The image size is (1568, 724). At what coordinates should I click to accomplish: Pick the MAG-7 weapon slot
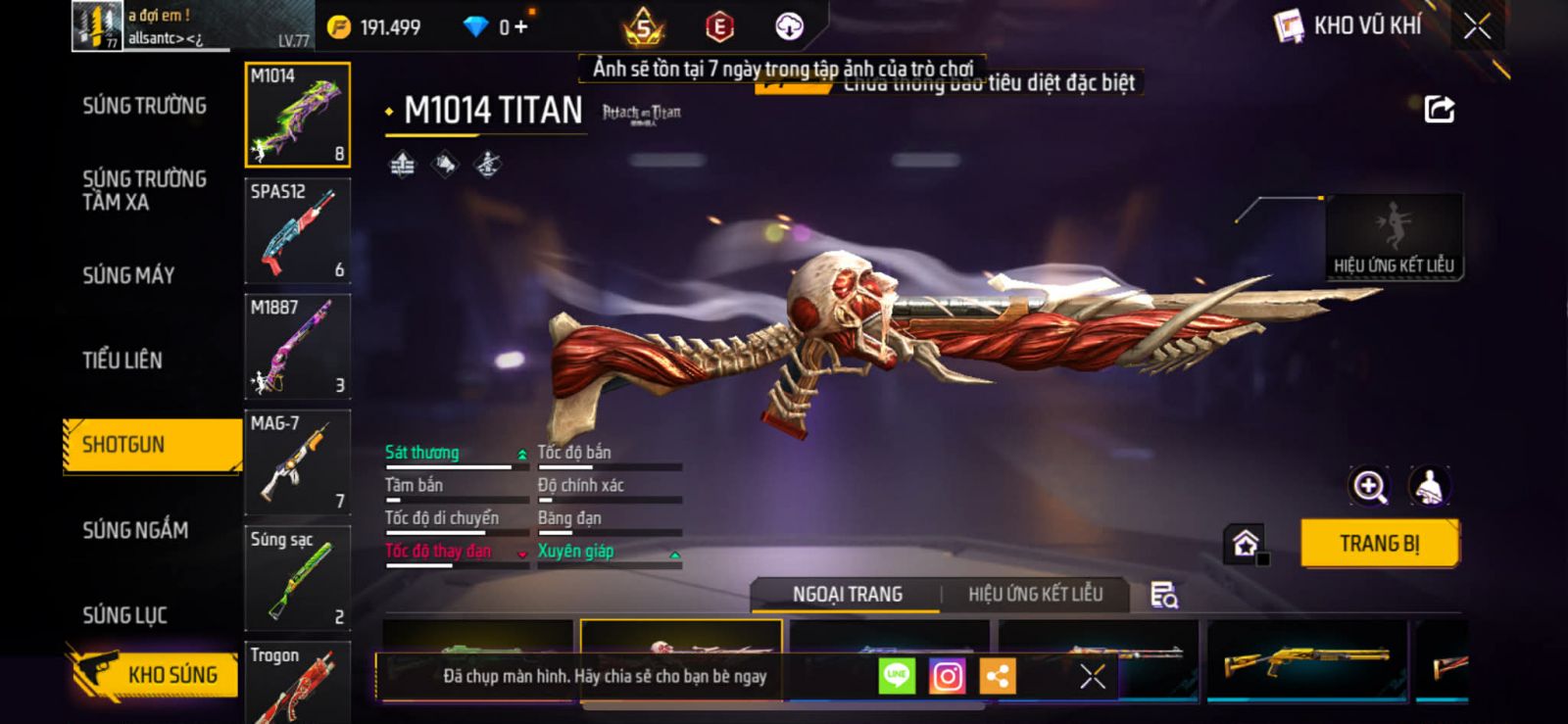(297, 461)
